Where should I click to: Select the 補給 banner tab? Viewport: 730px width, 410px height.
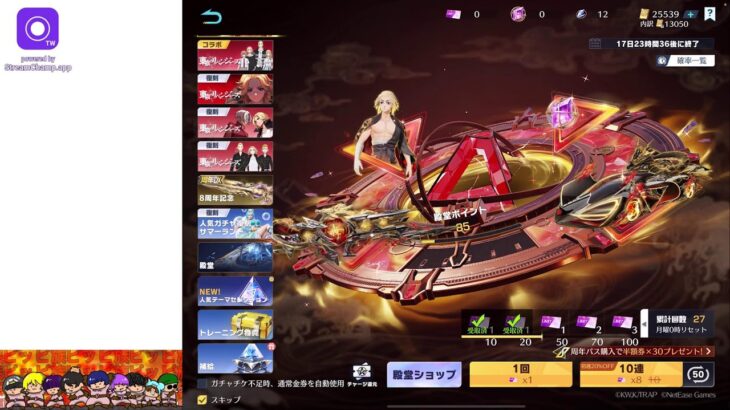[235, 357]
